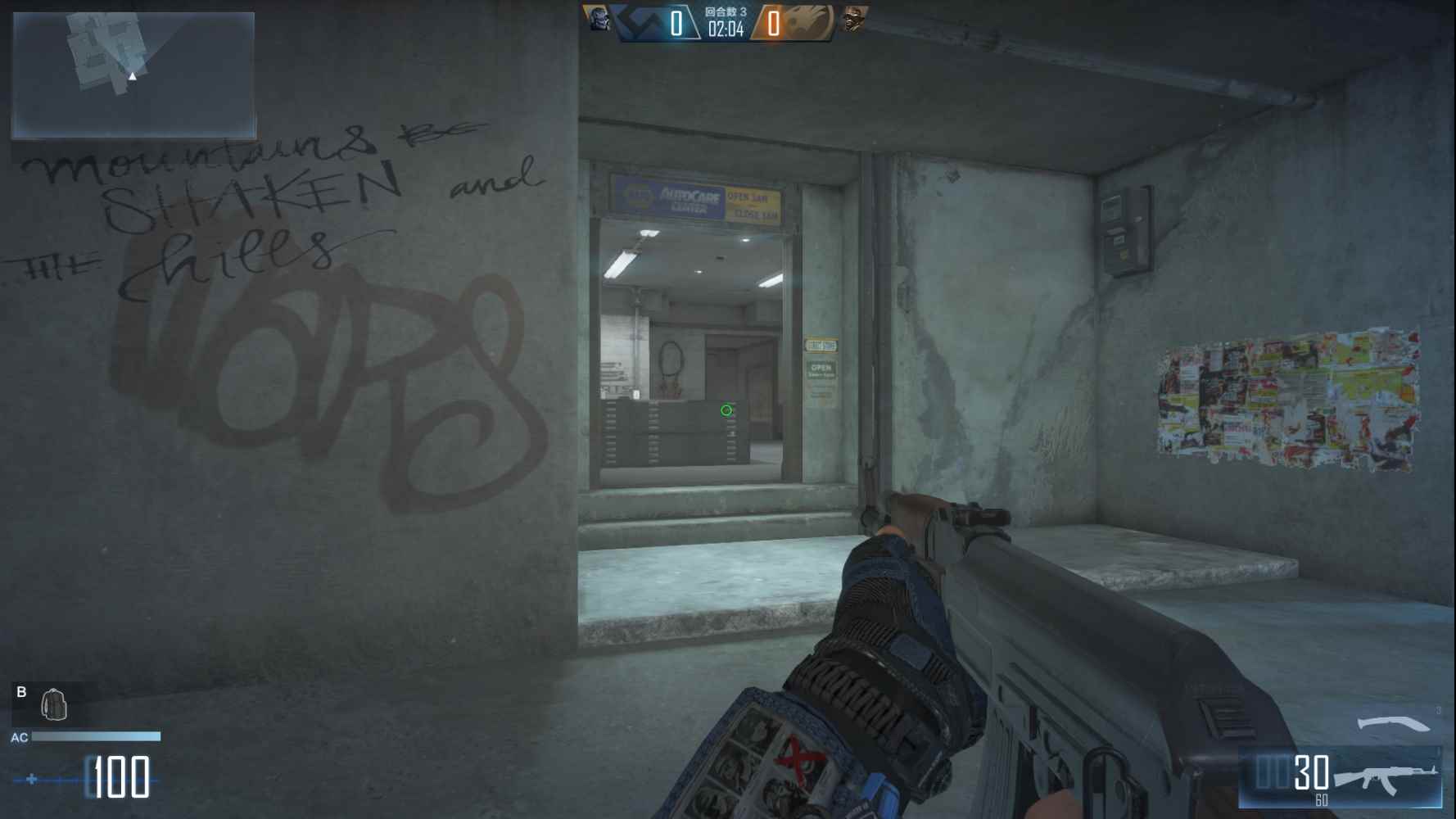The height and width of the screenshot is (819, 1456).
Task: Select the backpack icon
Action: (x=54, y=704)
